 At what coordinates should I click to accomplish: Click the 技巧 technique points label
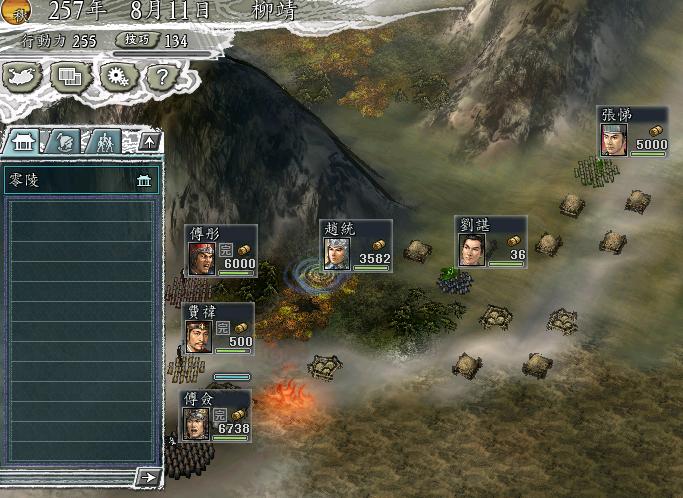pyautogui.click(x=137, y=40)
